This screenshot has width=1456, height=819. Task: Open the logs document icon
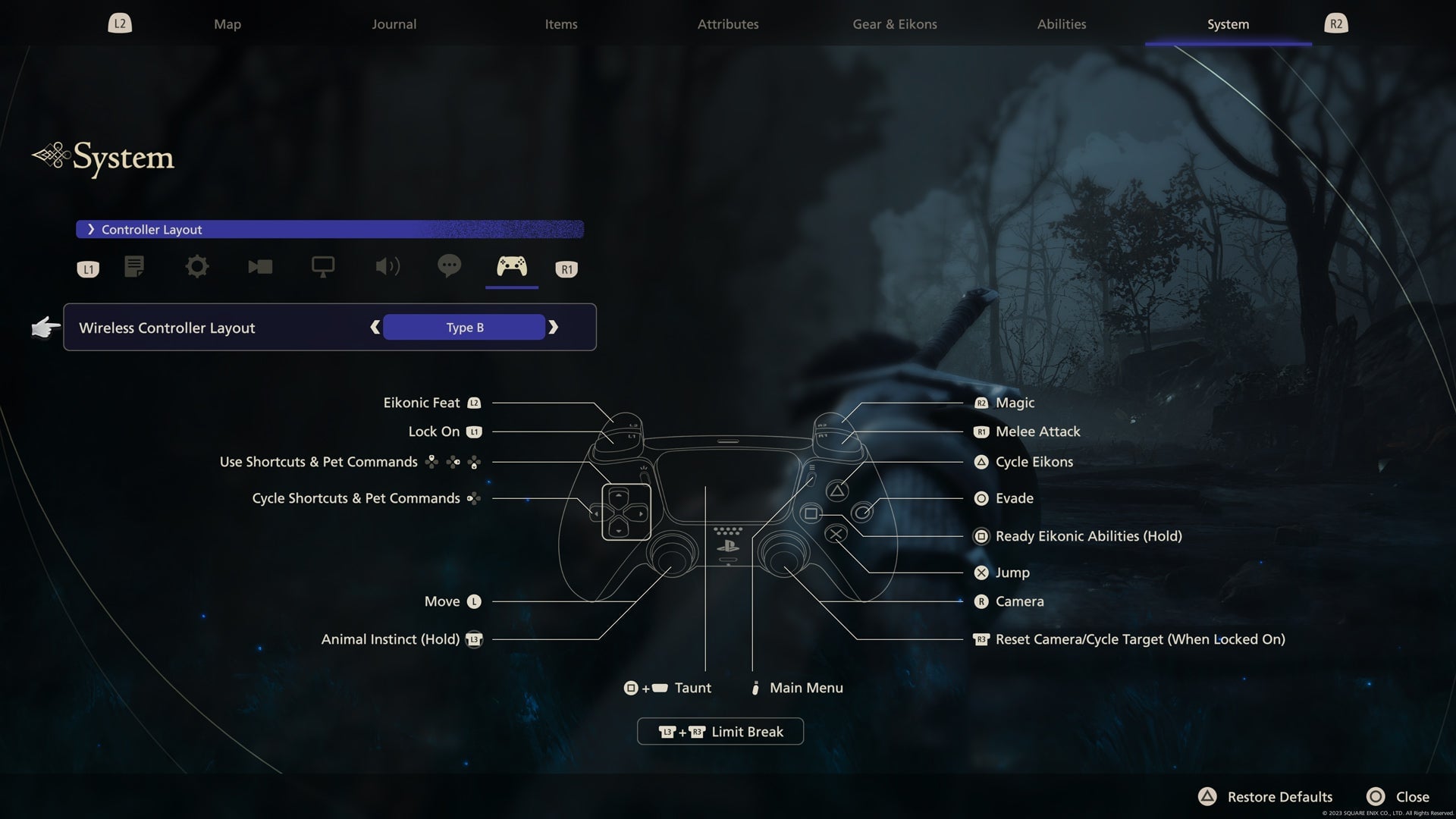[134, 267]
